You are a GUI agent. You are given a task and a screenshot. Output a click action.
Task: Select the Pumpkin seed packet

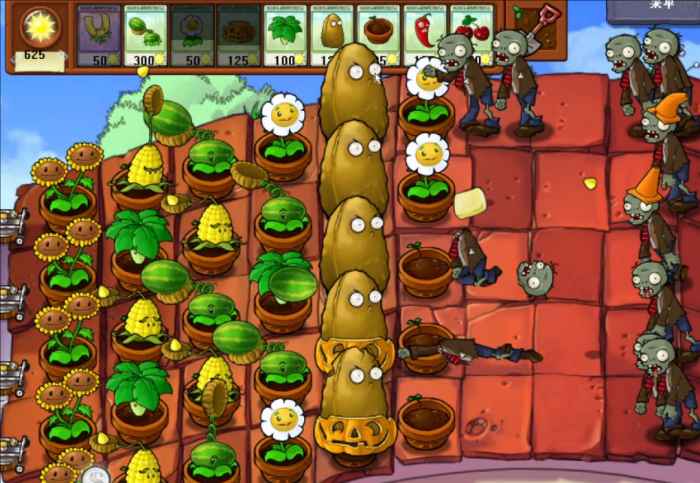pos(239,35)
